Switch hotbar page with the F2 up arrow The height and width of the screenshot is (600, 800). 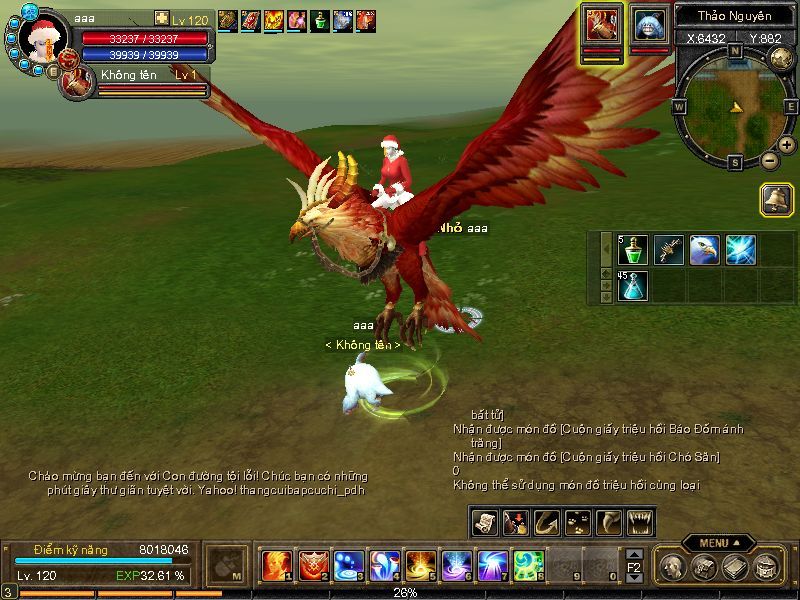(634, 553)
